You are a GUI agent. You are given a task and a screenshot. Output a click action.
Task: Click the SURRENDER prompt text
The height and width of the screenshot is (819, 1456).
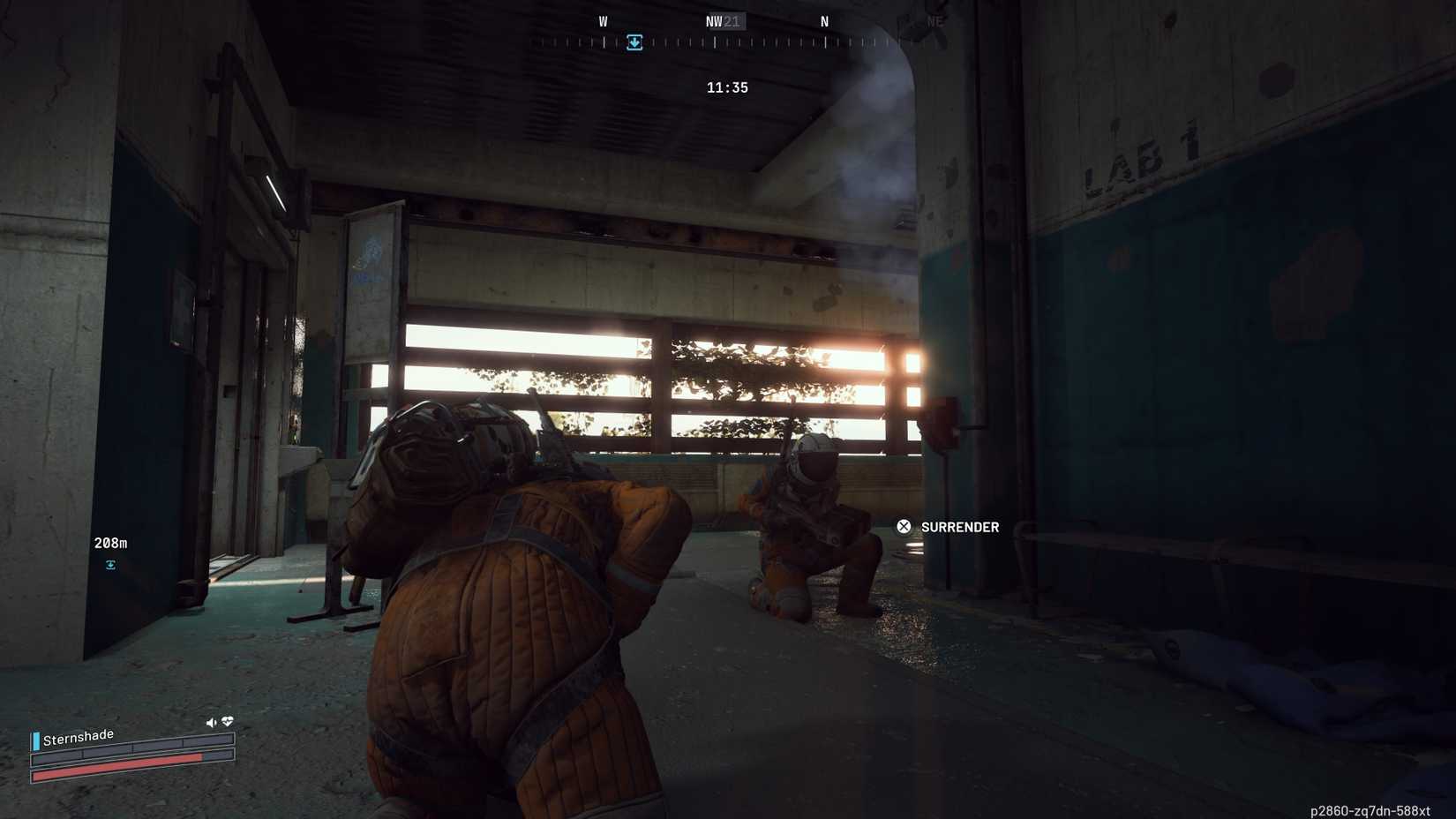[958, 527]
